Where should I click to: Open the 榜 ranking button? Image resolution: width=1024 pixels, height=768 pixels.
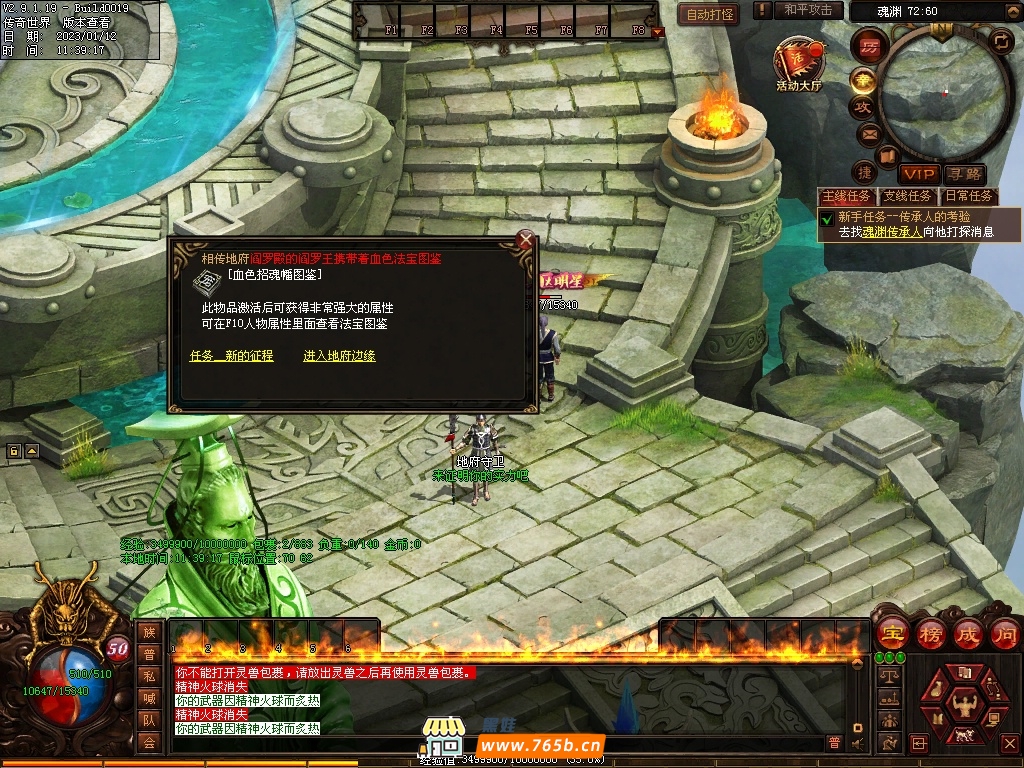point(931,634)
